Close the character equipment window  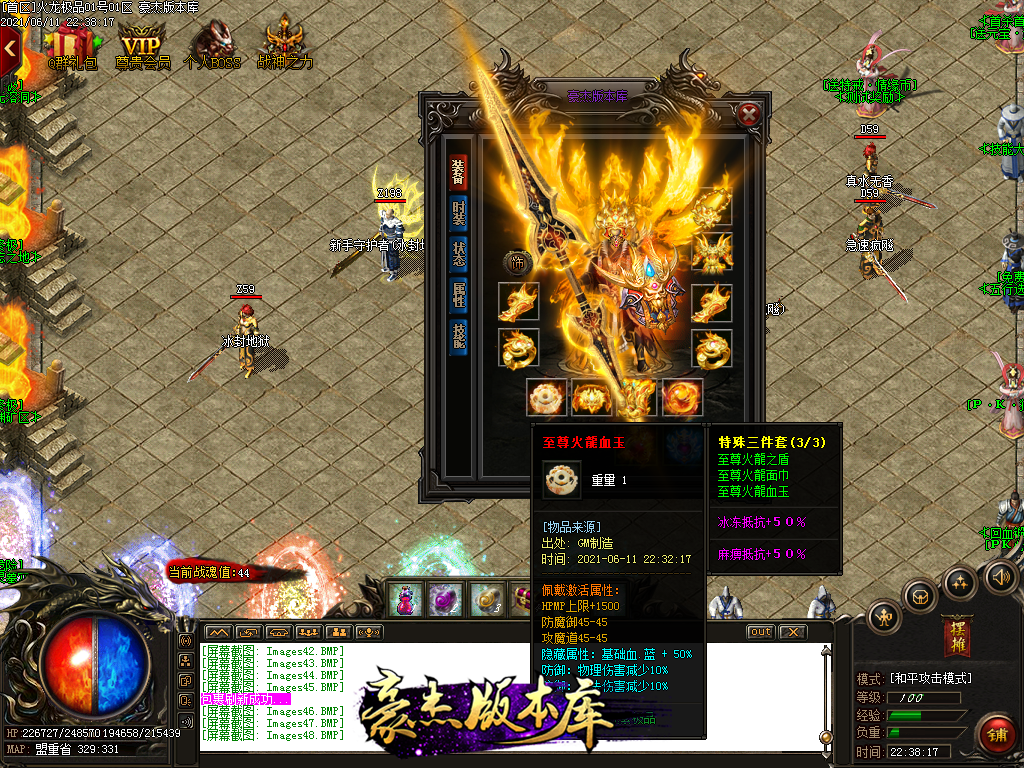tap(749, 113)
